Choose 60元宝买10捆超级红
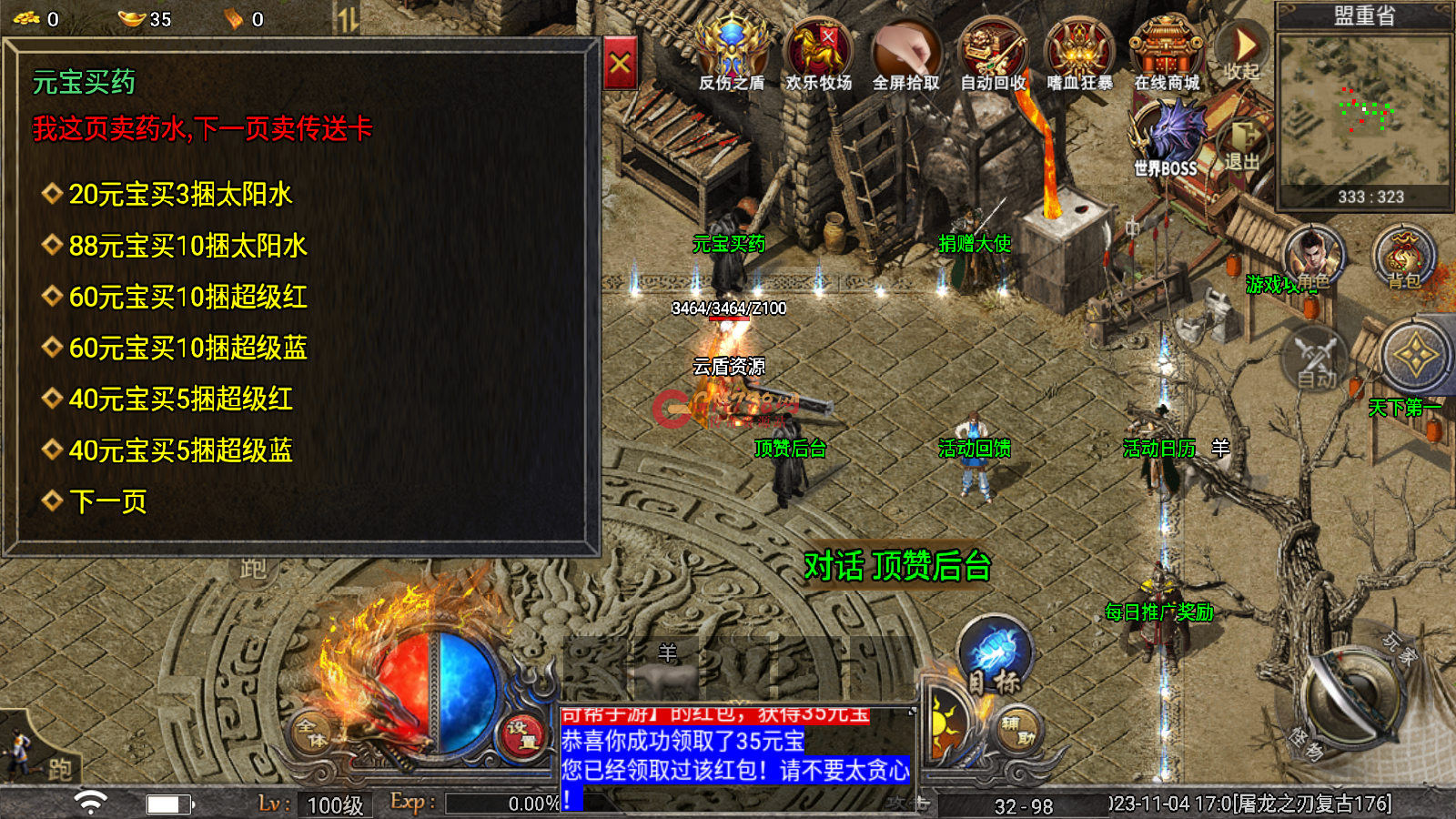The width and height of the screenshot is (1456, 819). [187, 297]
